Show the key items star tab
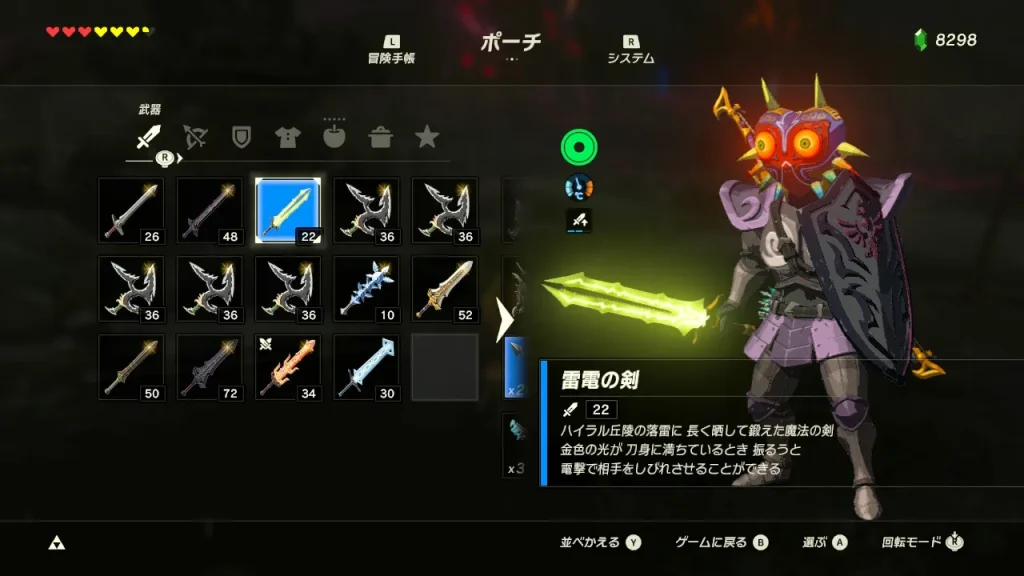The width and height of the screenshot is (1024, 576). (x=427, y=137)
